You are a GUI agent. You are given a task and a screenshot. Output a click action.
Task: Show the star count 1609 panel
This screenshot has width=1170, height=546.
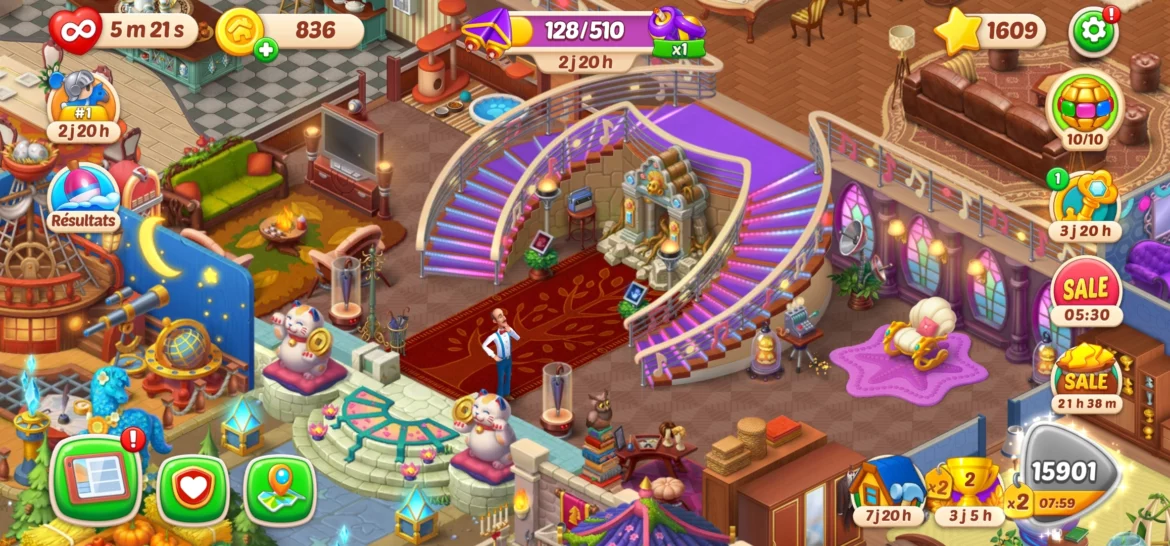990,31
